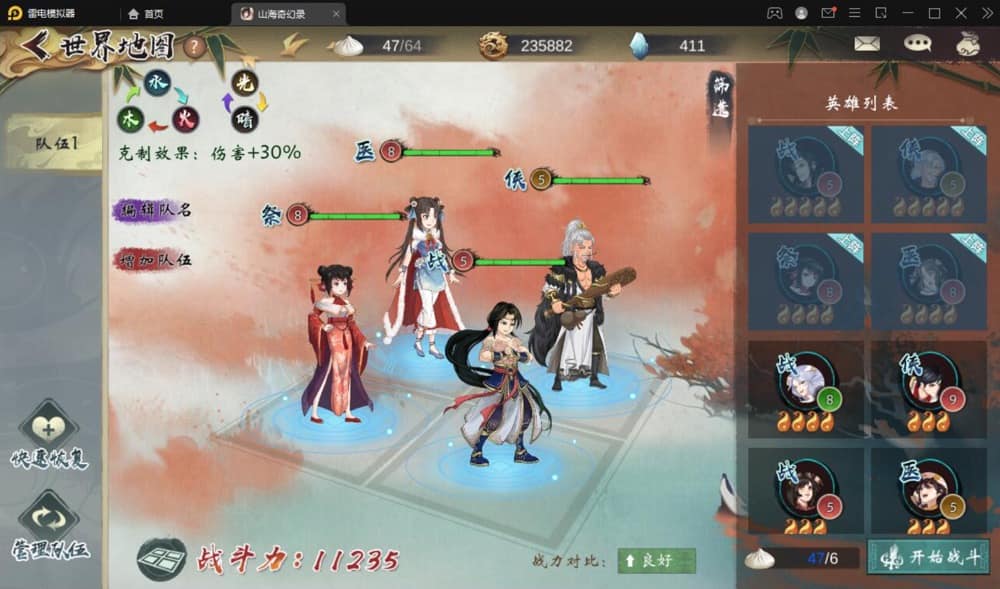Switch to the emulator 首页 home tab
The width and height of the screenshot is (1000, 589).
click(146, 14)
